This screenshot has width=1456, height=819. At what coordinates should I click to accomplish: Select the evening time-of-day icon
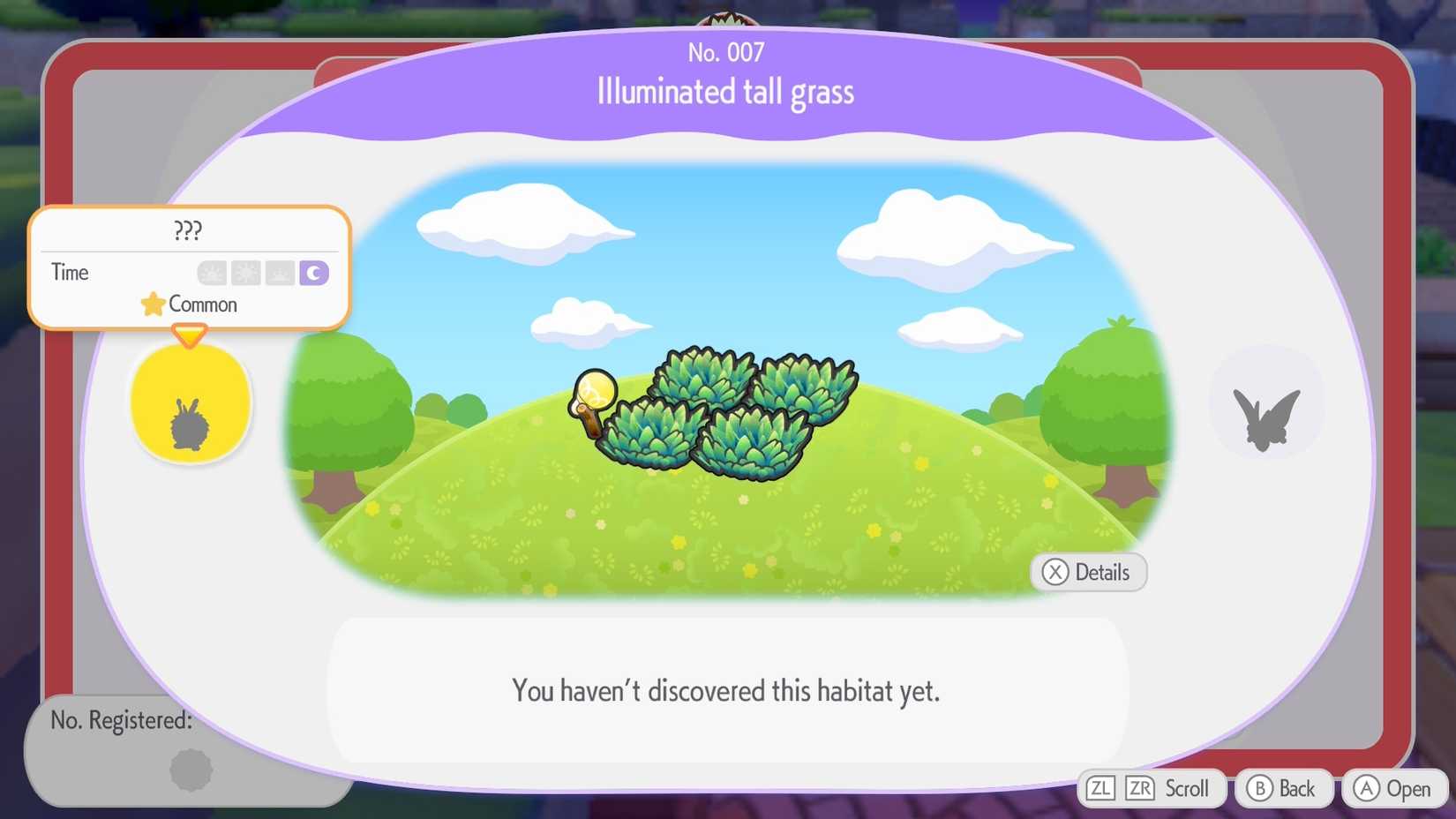(280, 273)
